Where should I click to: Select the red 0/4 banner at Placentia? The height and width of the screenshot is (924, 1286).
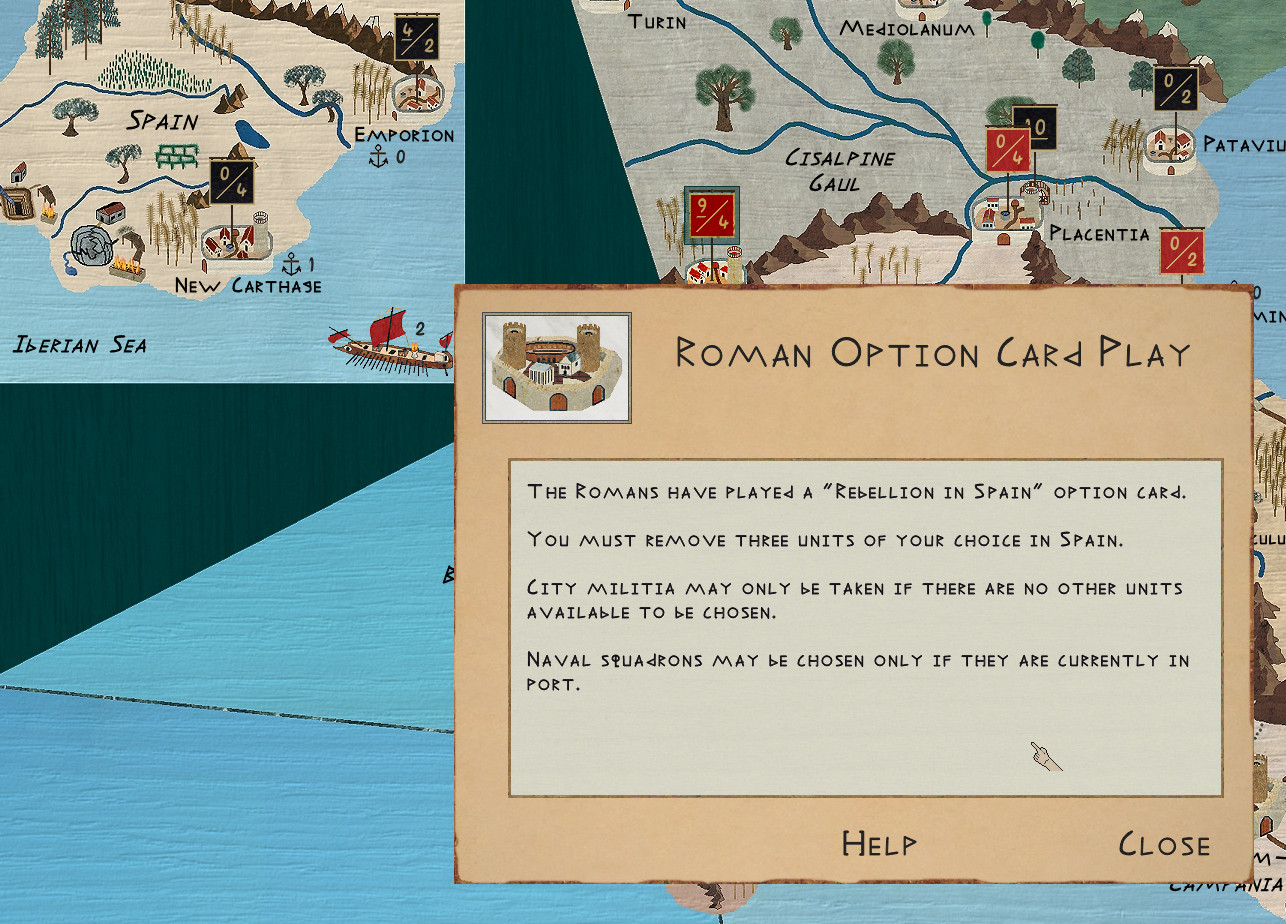pyautogui.click(x=1006, y=150)
